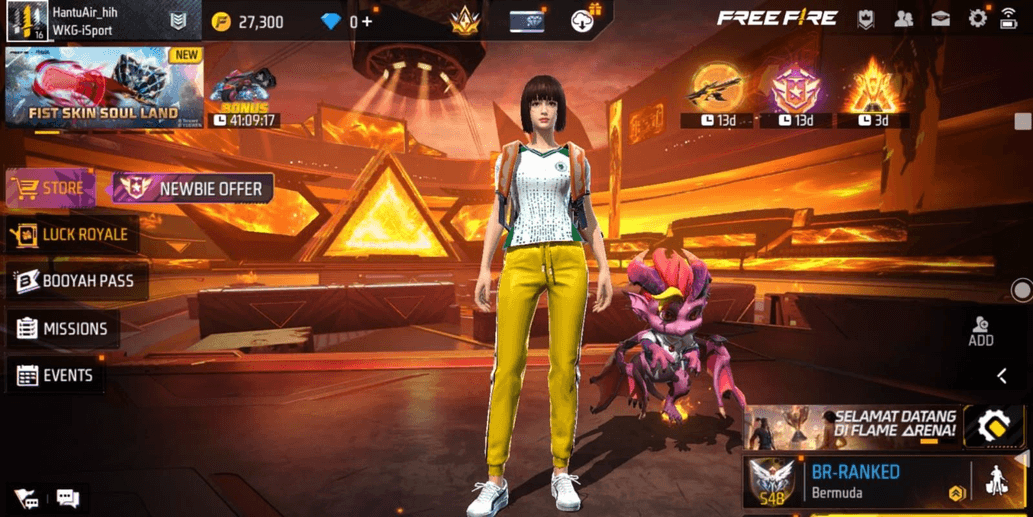1033x517 pixels.
Task: Open the Store menu
Action: 50,188
